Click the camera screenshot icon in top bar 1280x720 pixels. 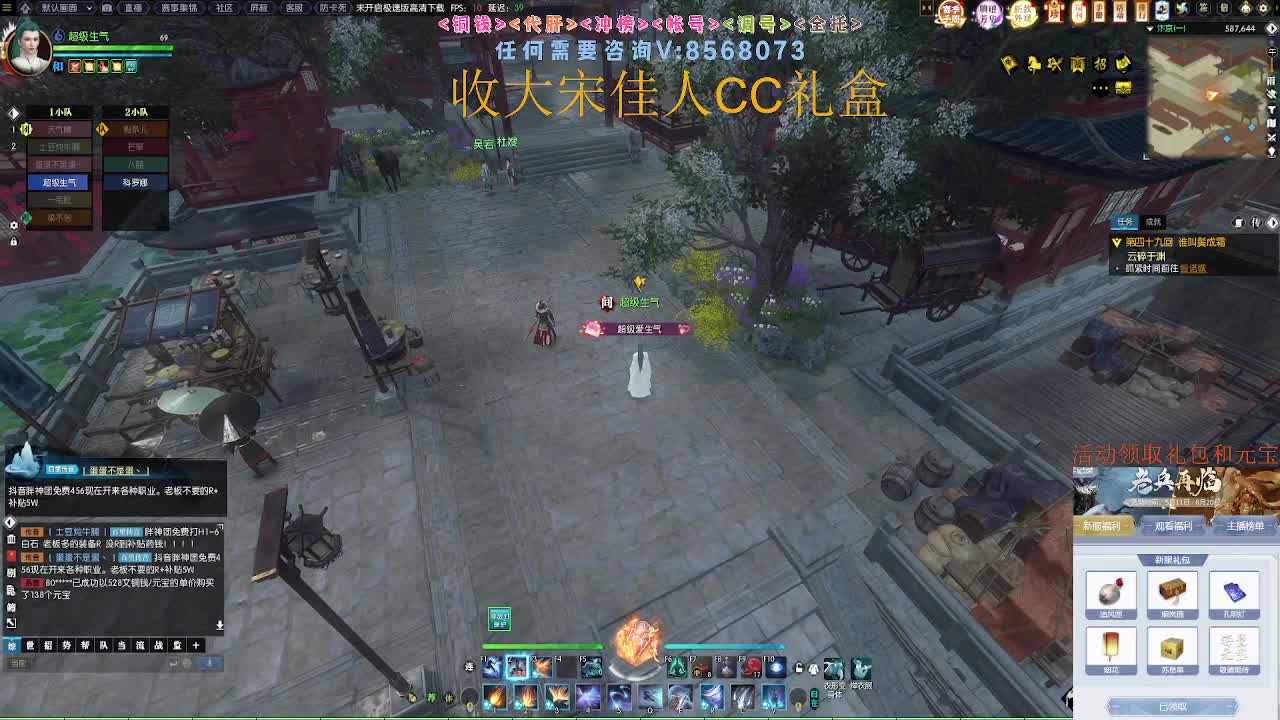106,9
